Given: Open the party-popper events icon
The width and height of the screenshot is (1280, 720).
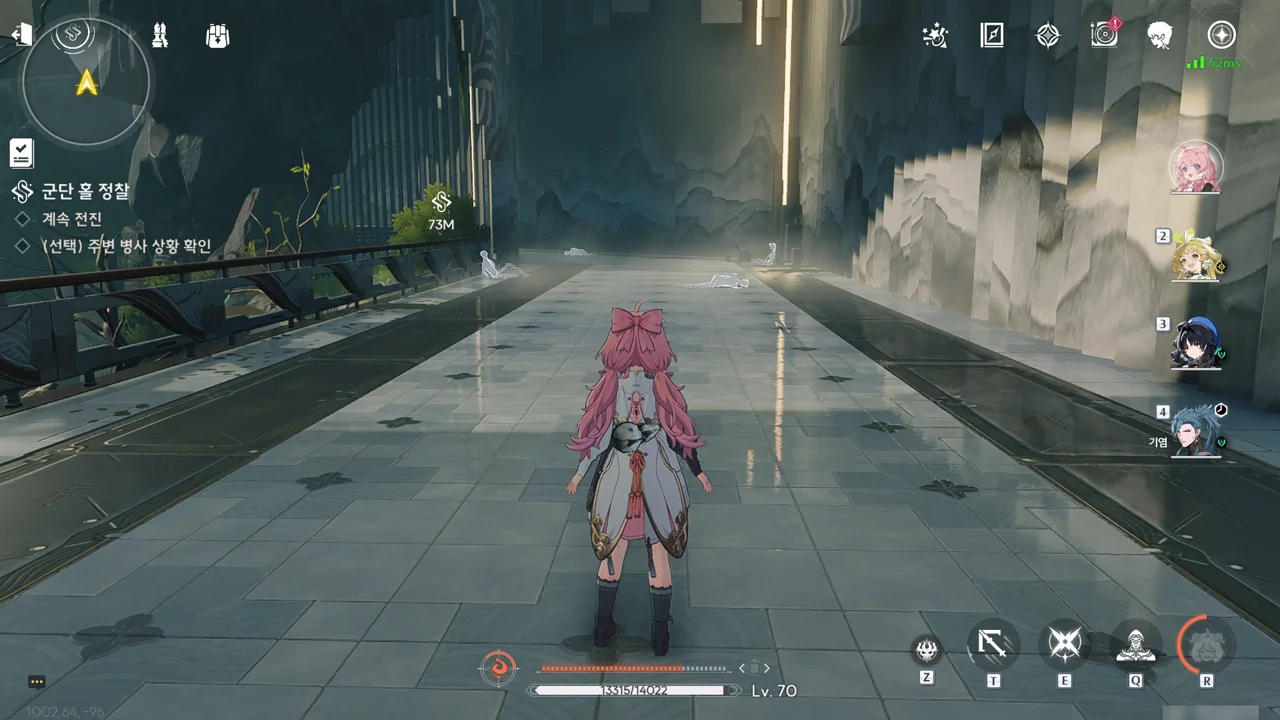Looking at the screenshot, I should tap(936, 36).
